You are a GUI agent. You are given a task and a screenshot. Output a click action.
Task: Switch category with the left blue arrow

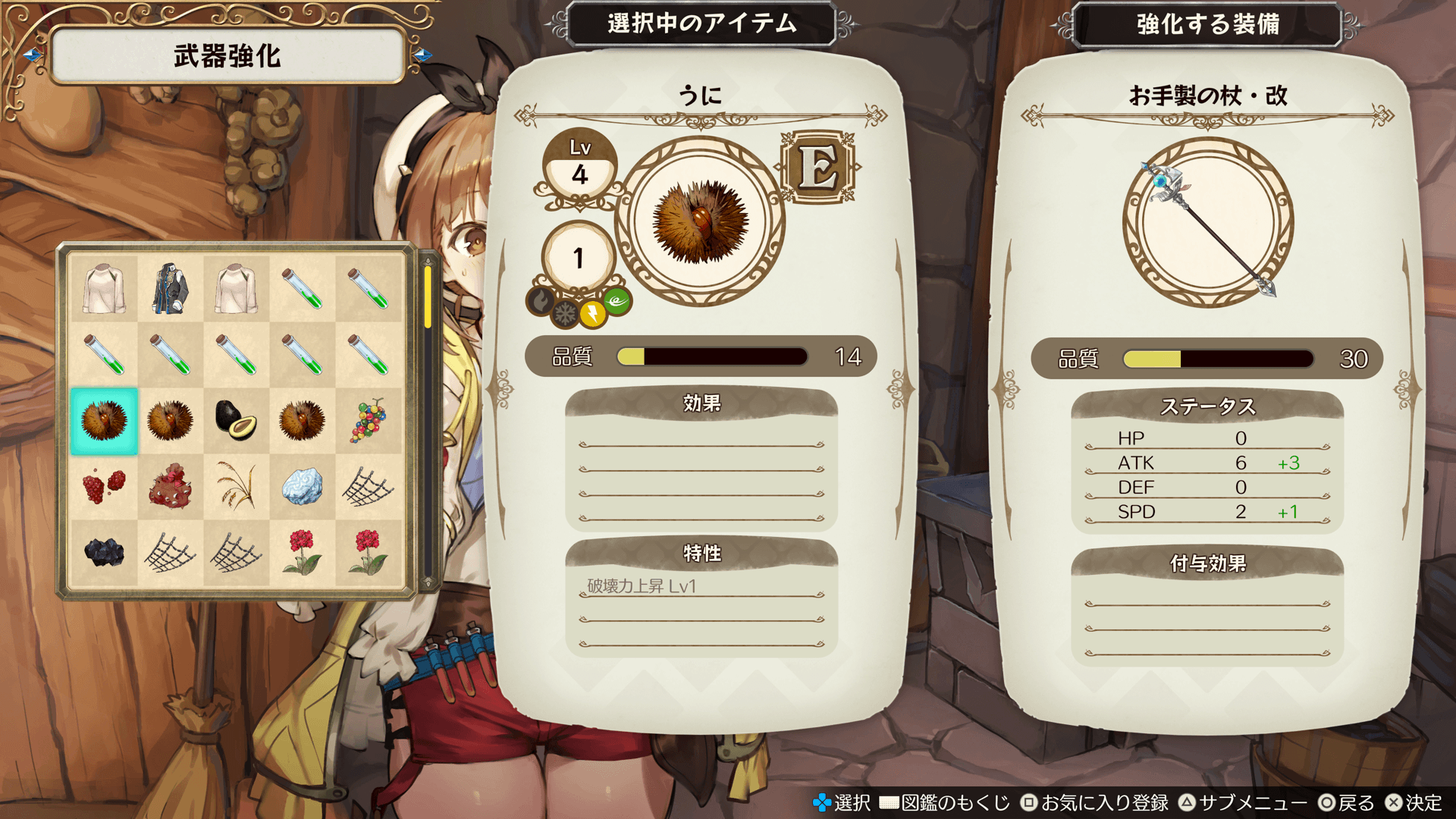tap(32, 55)
